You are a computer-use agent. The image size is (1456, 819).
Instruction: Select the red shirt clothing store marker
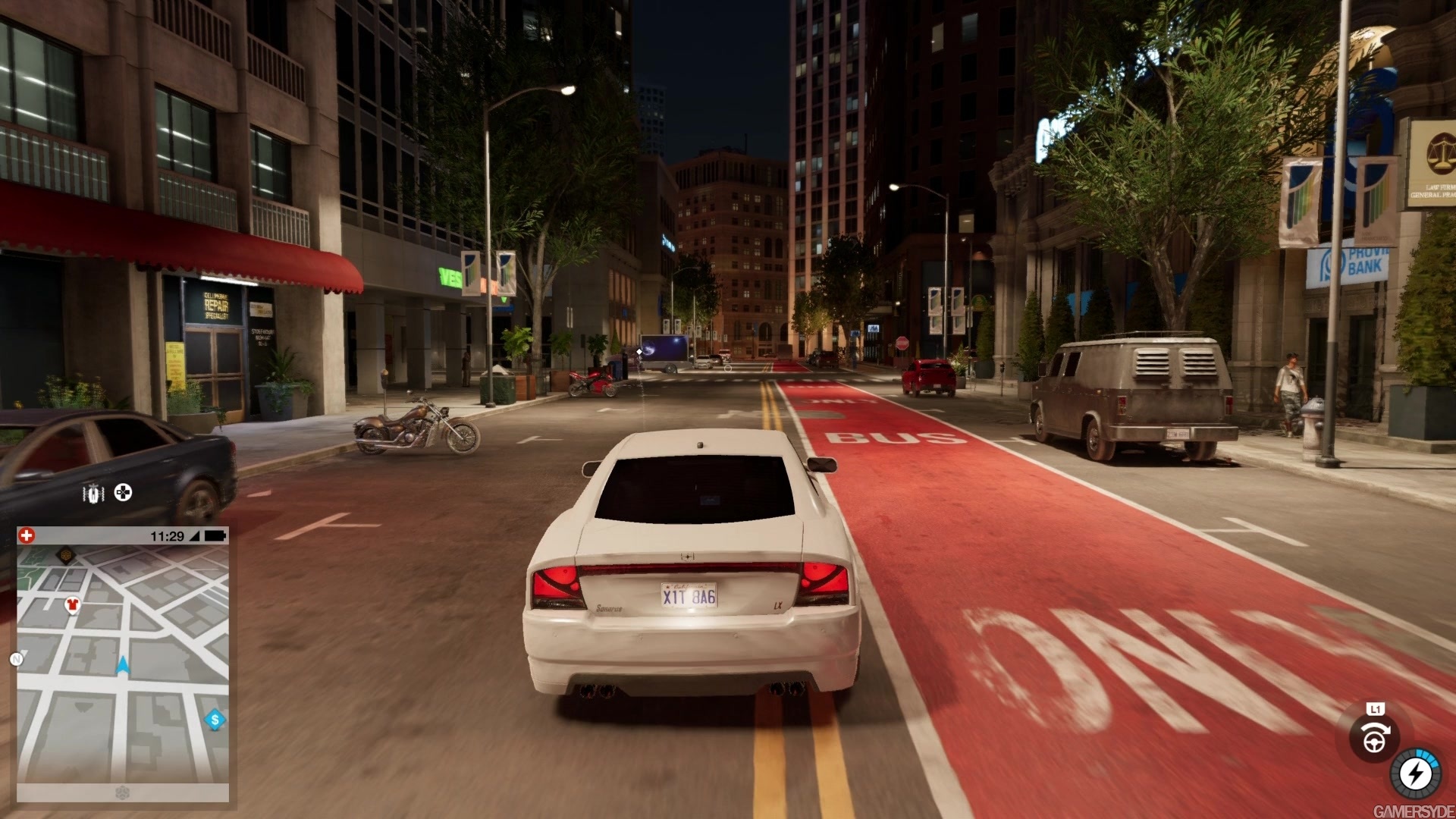pyautogui.click(x=72, y=605)
